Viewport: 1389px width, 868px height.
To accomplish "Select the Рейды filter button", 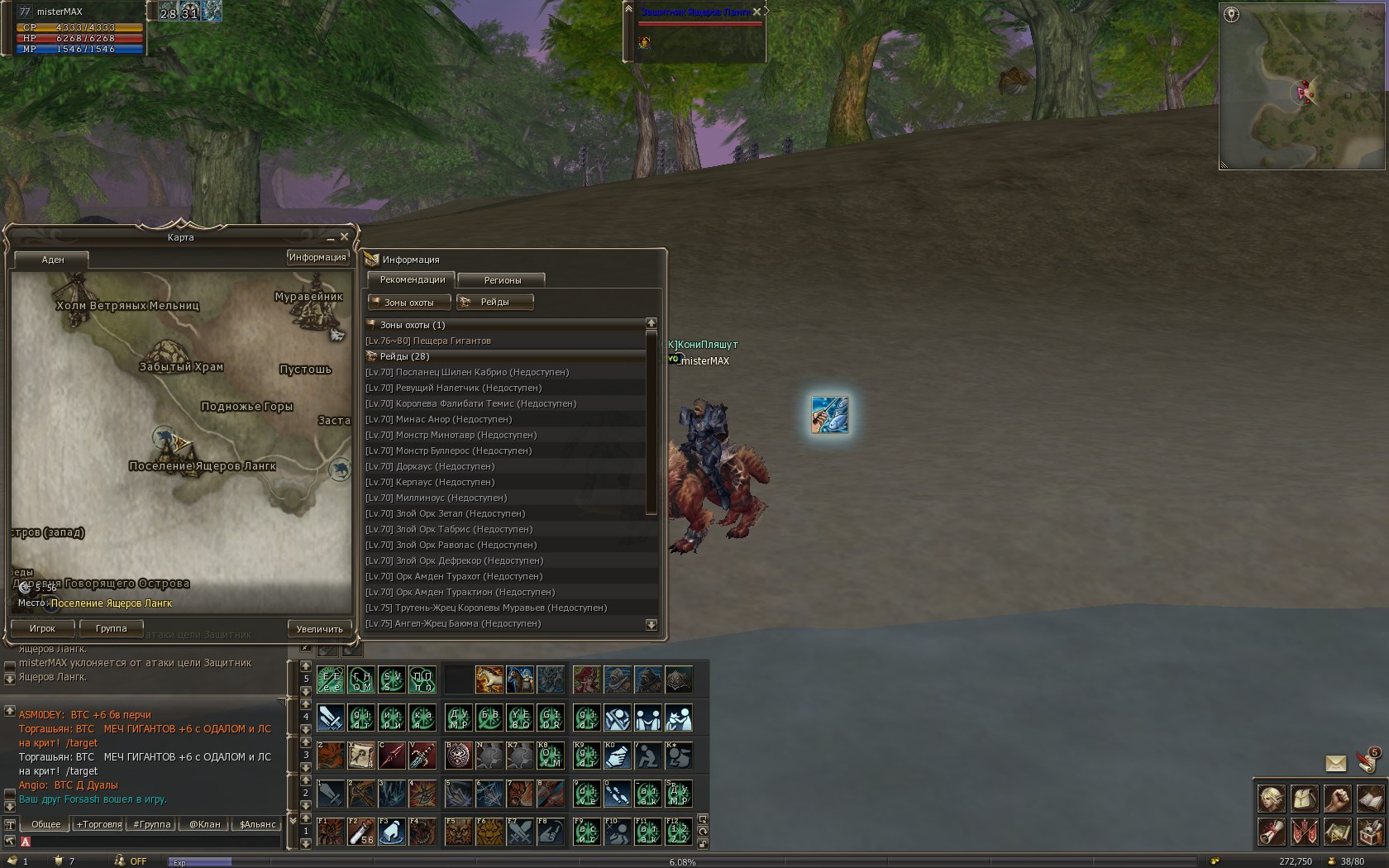I will click(x=494, y=303).
